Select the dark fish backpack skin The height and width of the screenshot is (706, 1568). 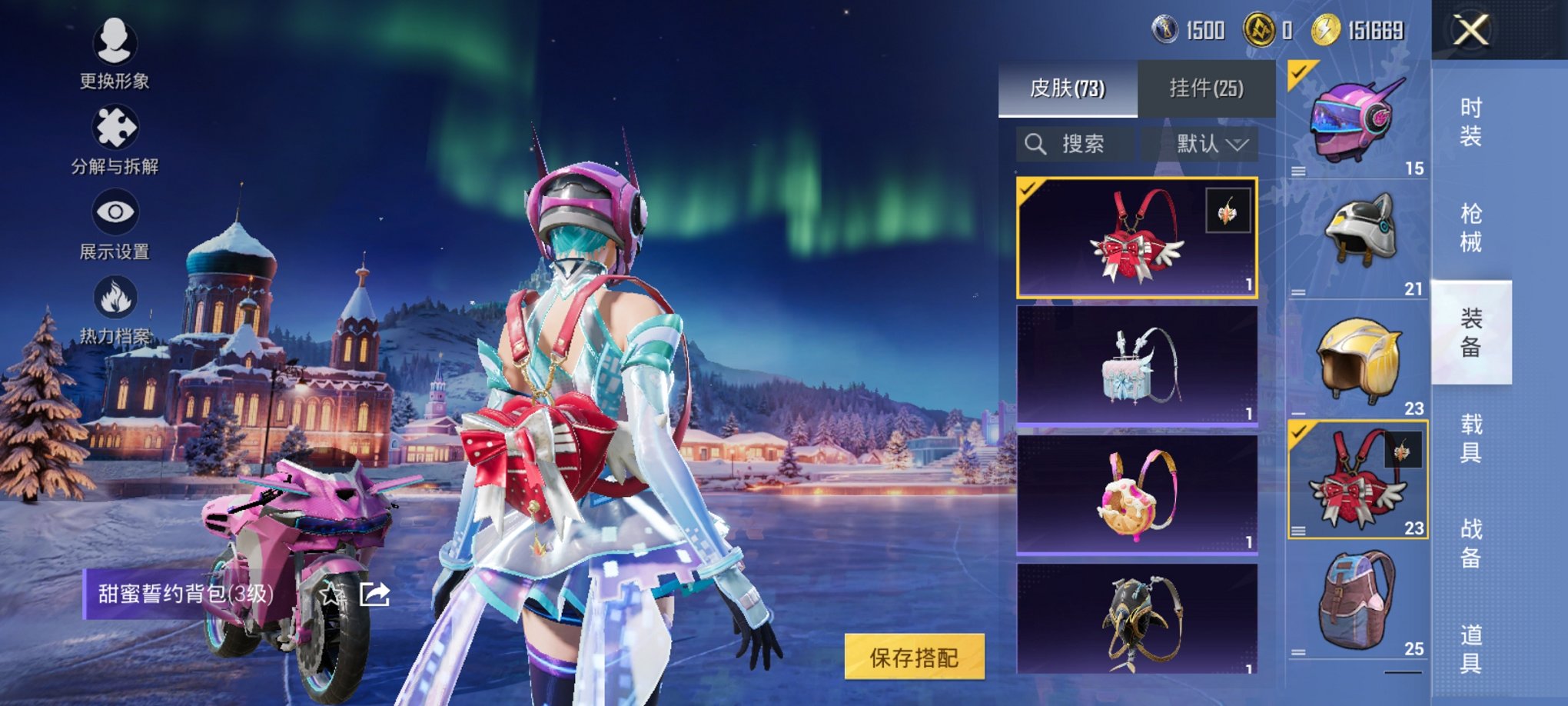click(1137, 619)
